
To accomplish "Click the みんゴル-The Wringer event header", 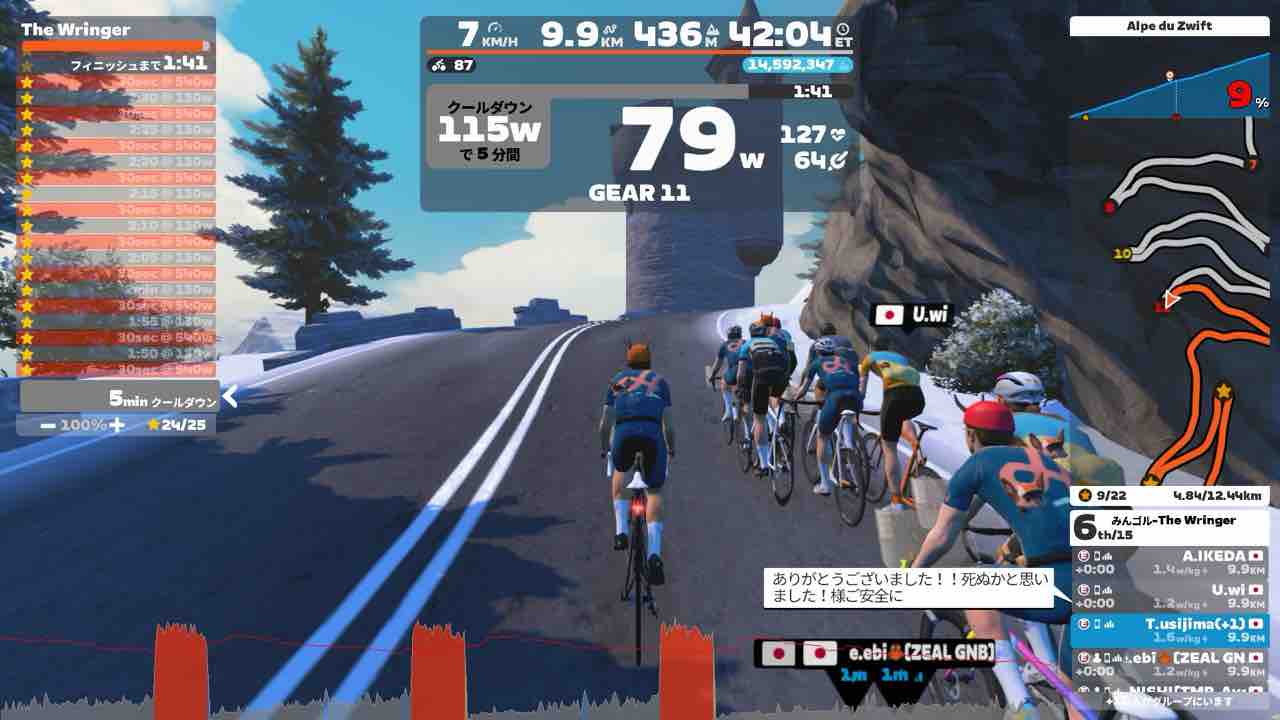I will (x=1168, y=527).
